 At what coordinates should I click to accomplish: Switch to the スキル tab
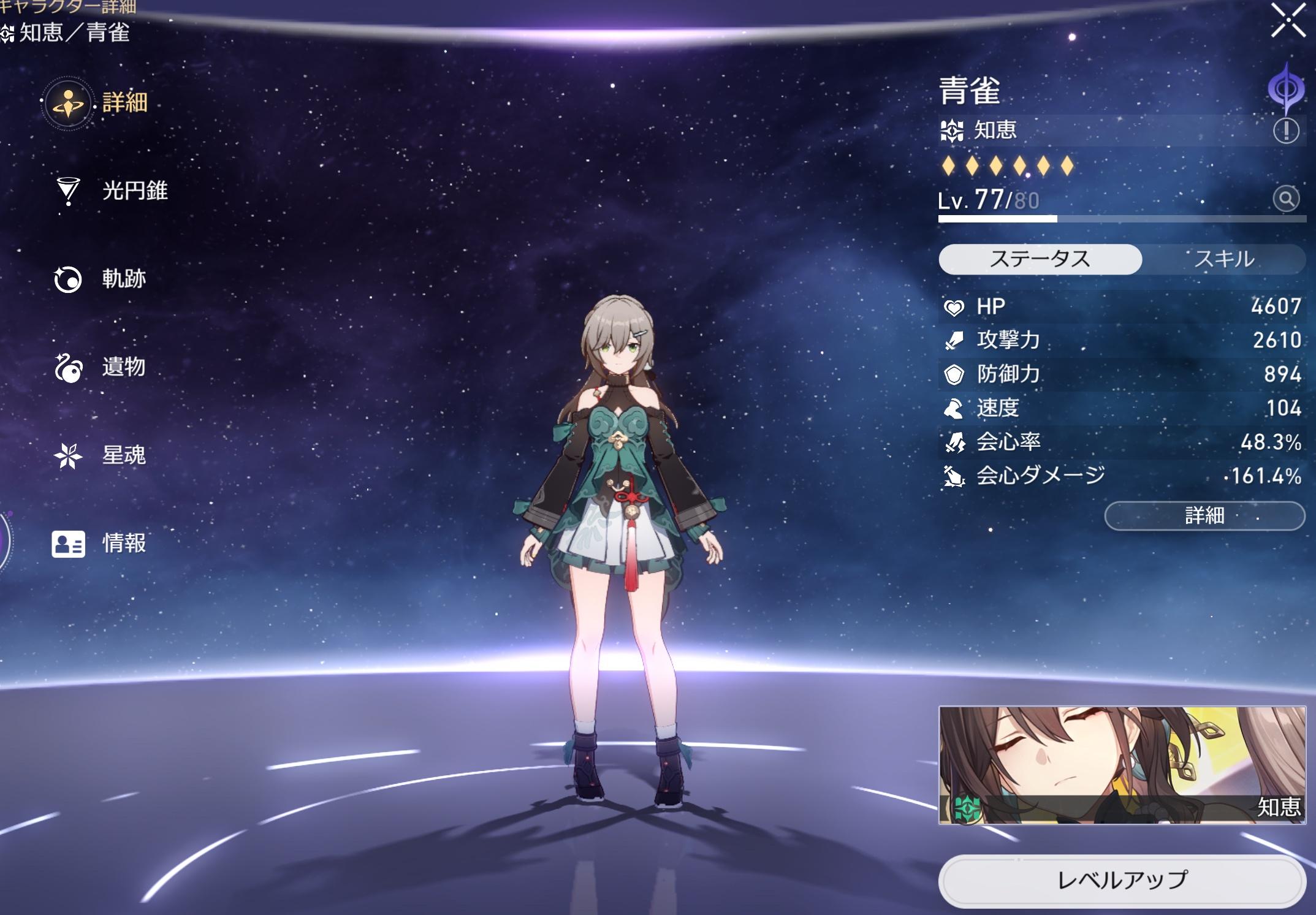coord(1223,259)
